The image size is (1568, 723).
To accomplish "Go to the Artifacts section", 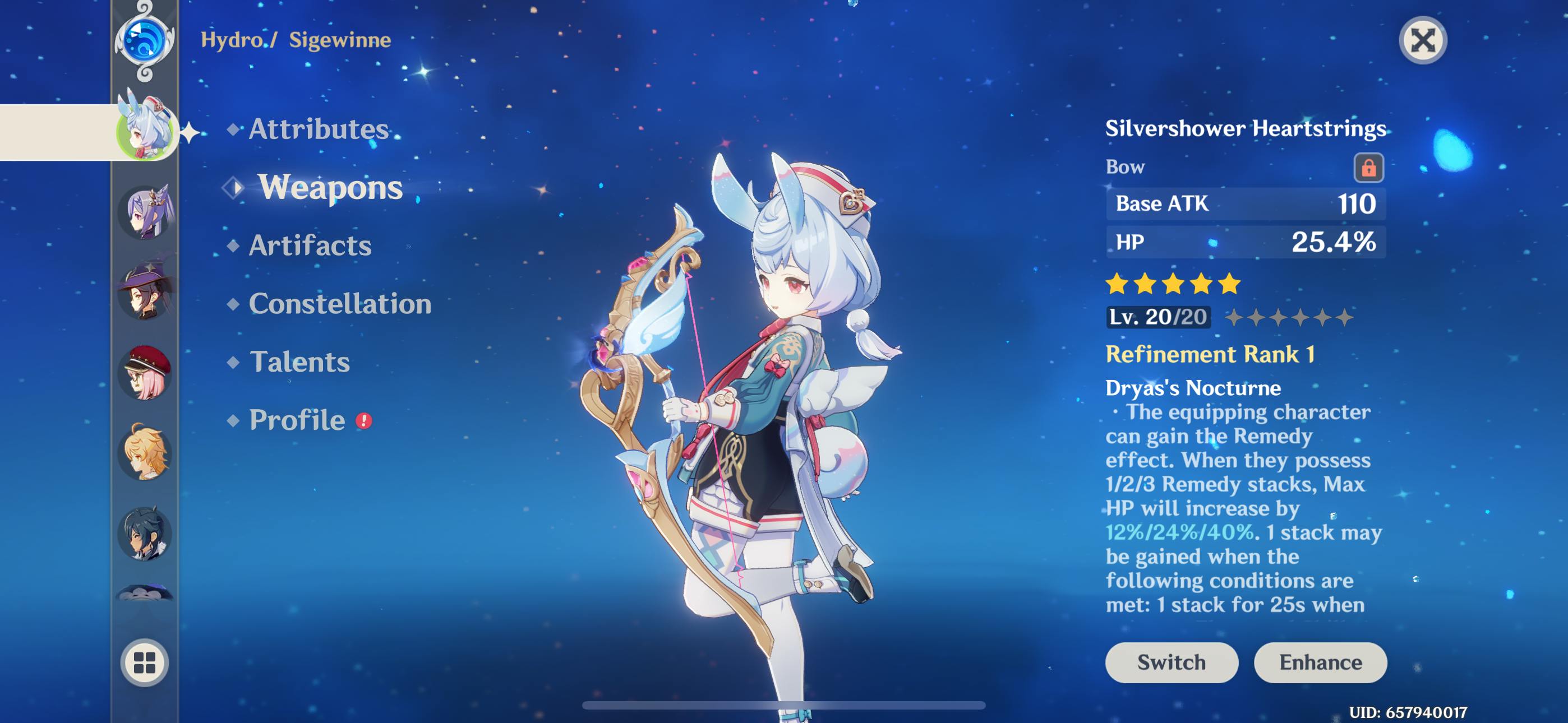I will 309,245.
